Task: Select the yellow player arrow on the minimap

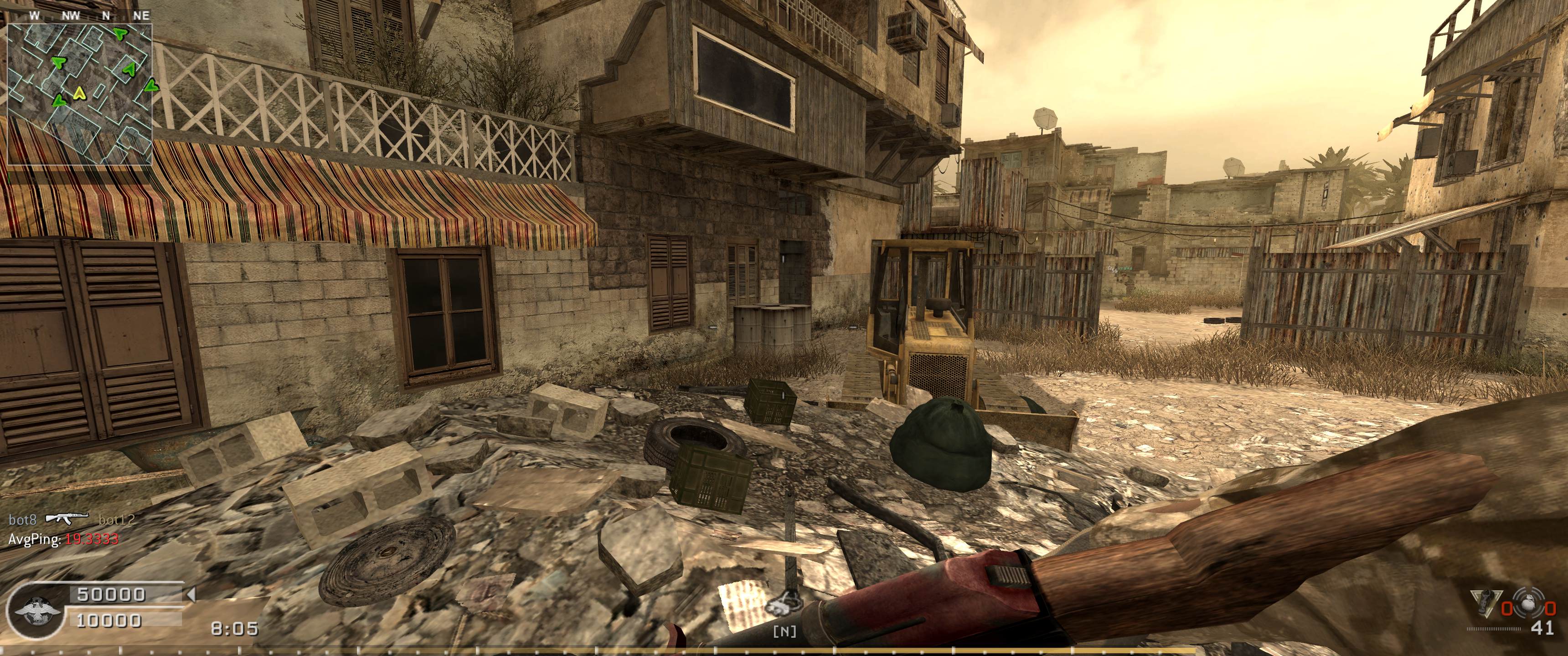Action: (x=78, y=93)
